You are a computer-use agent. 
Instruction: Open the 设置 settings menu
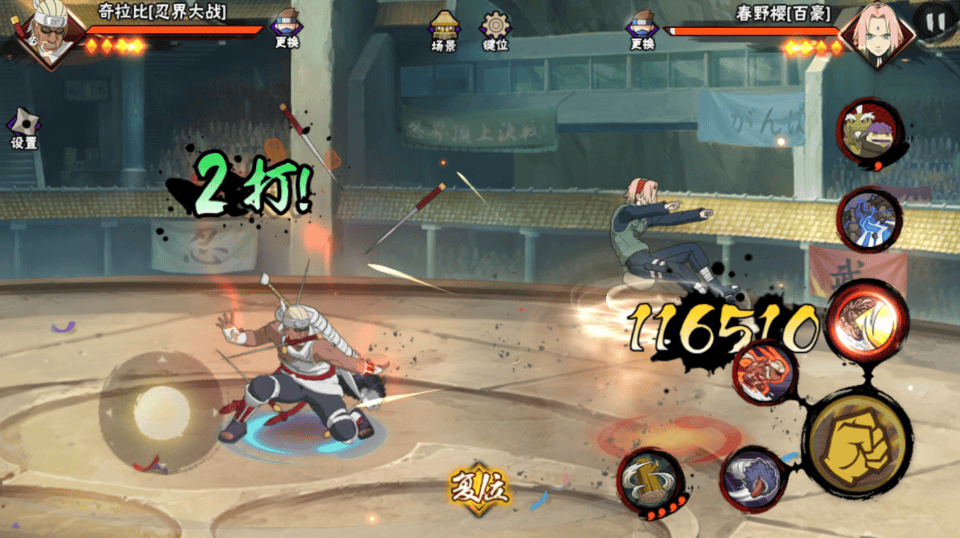[x=23, y=128]
